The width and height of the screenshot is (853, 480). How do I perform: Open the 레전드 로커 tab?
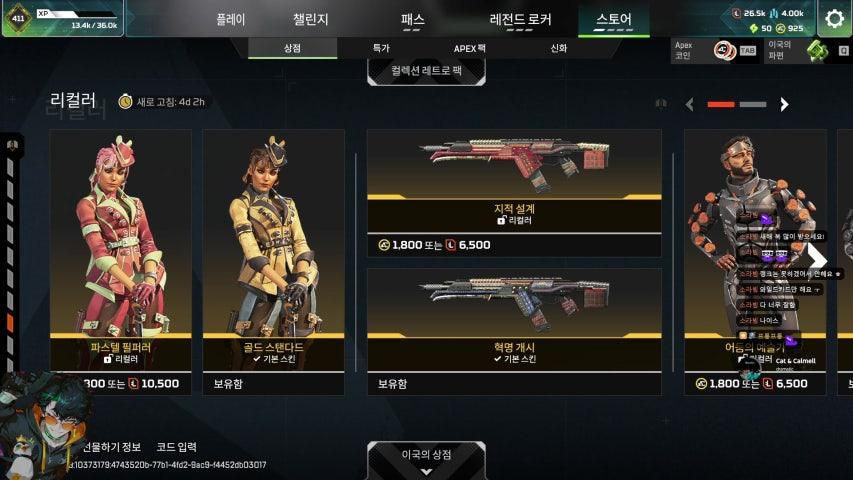[x=520, y=19]
